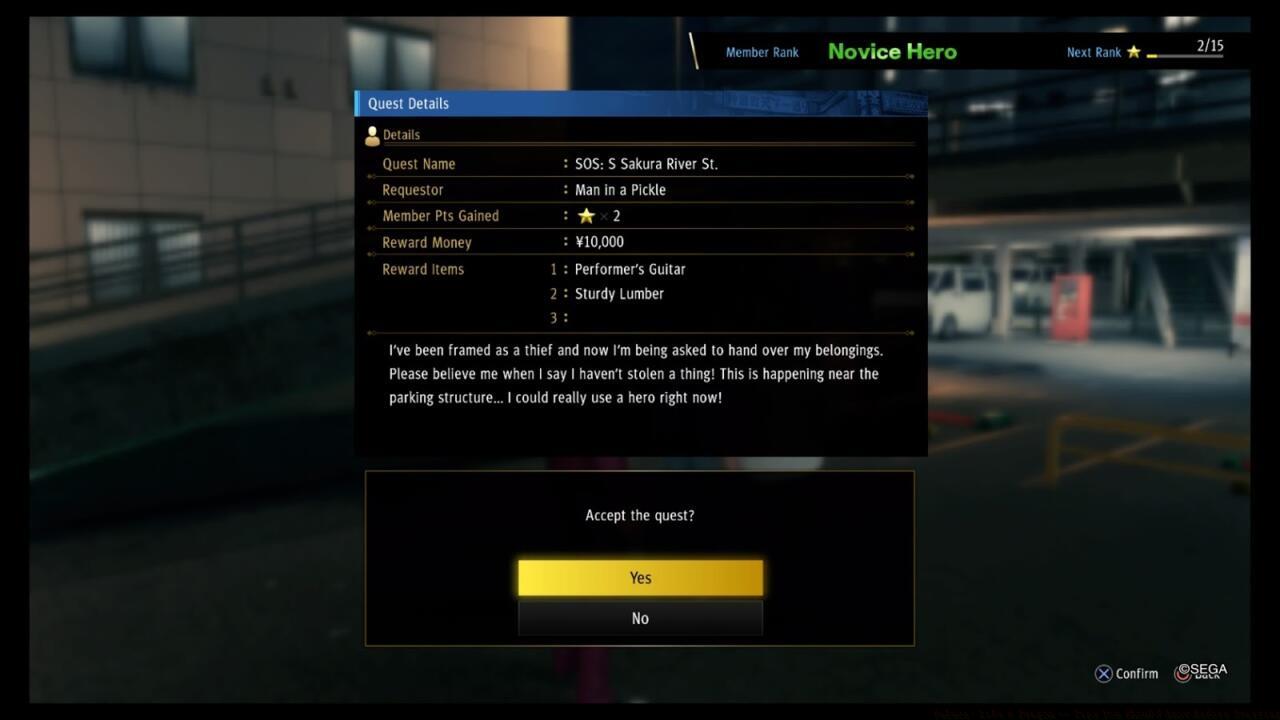Click the person icon beside Details

coord(372,133)
